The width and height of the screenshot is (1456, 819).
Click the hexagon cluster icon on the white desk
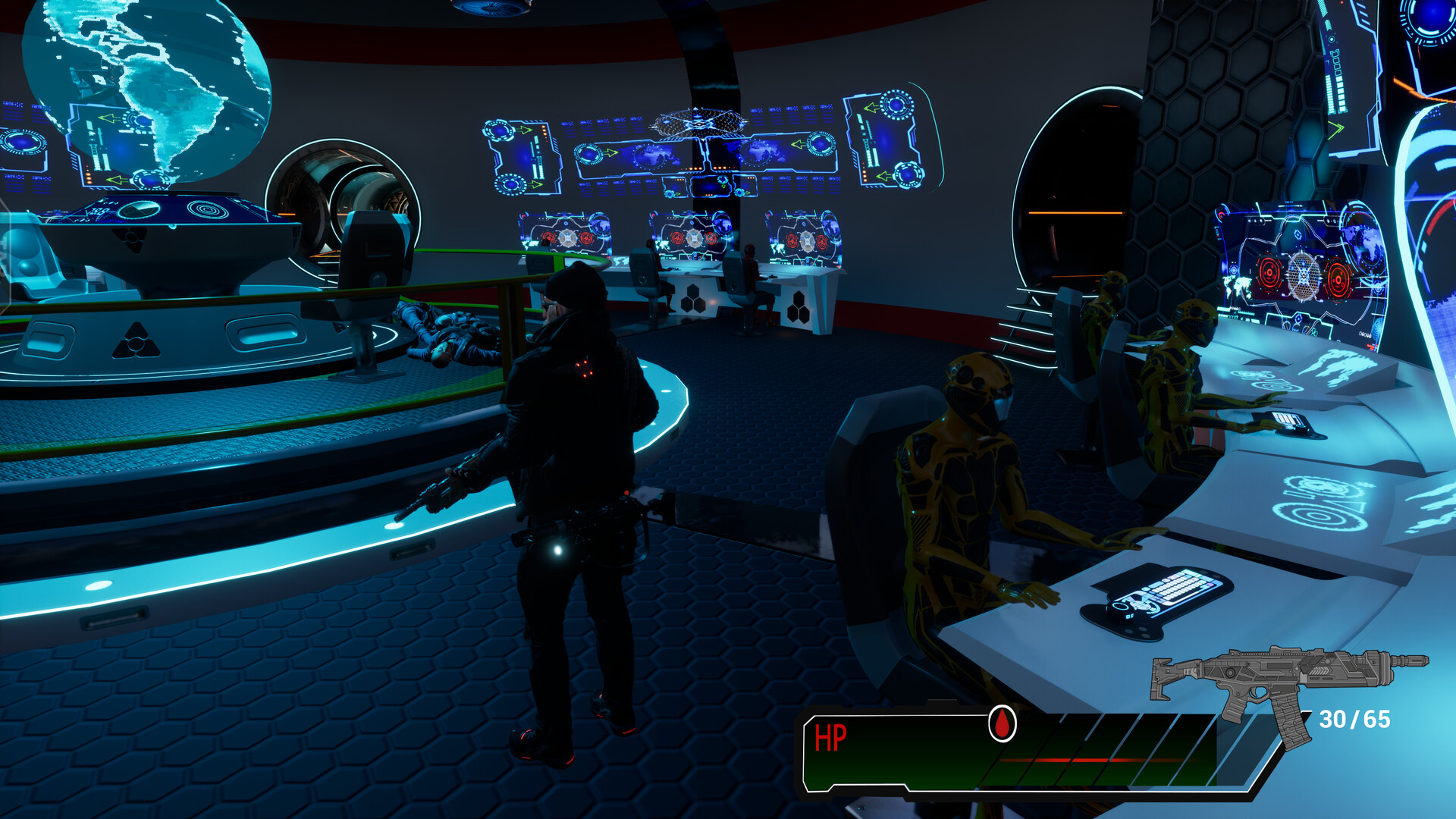pyautogui.click(x=693, y=300)
